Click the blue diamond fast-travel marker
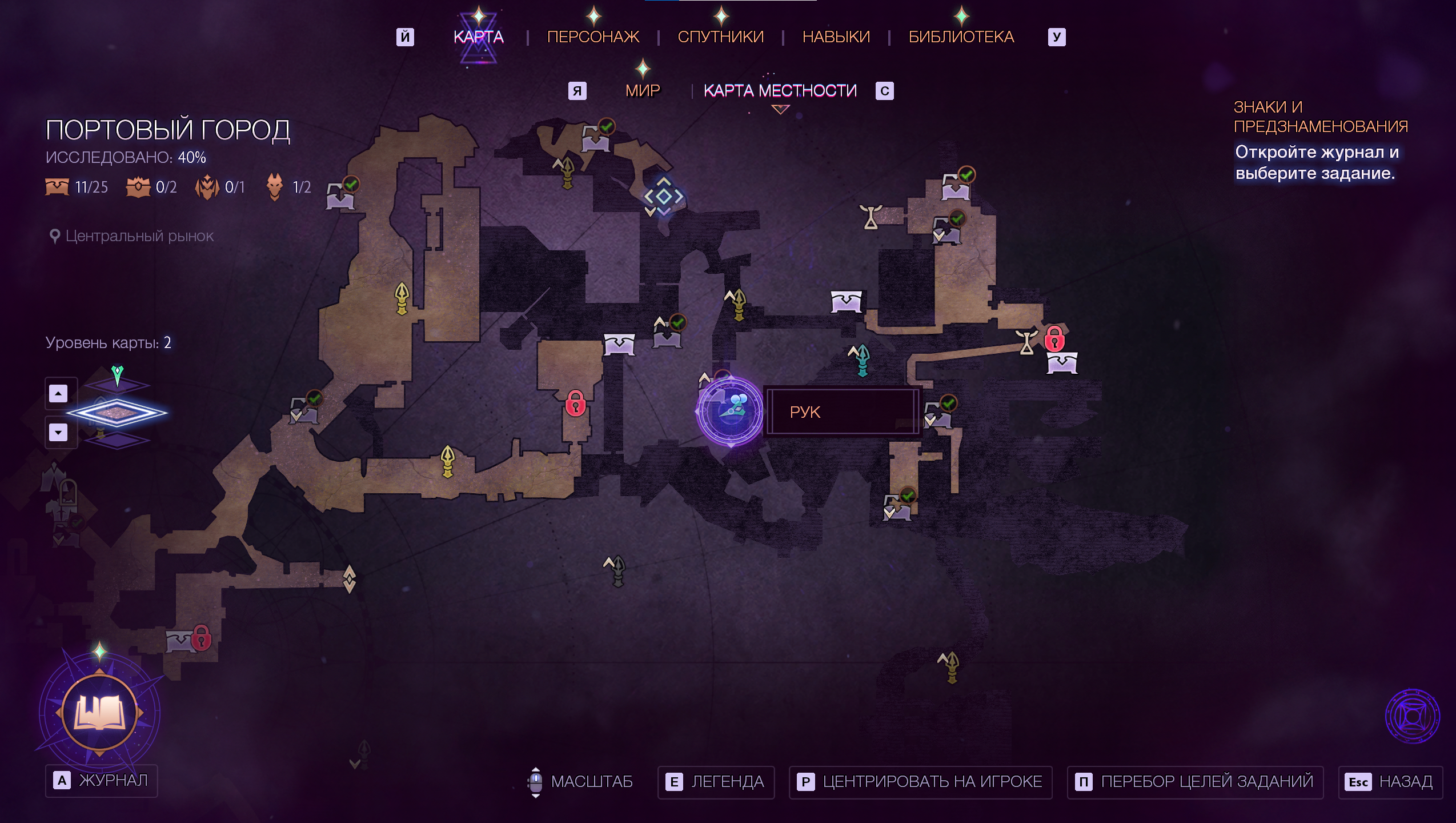 pyautogui.click(x=663, y=197)
